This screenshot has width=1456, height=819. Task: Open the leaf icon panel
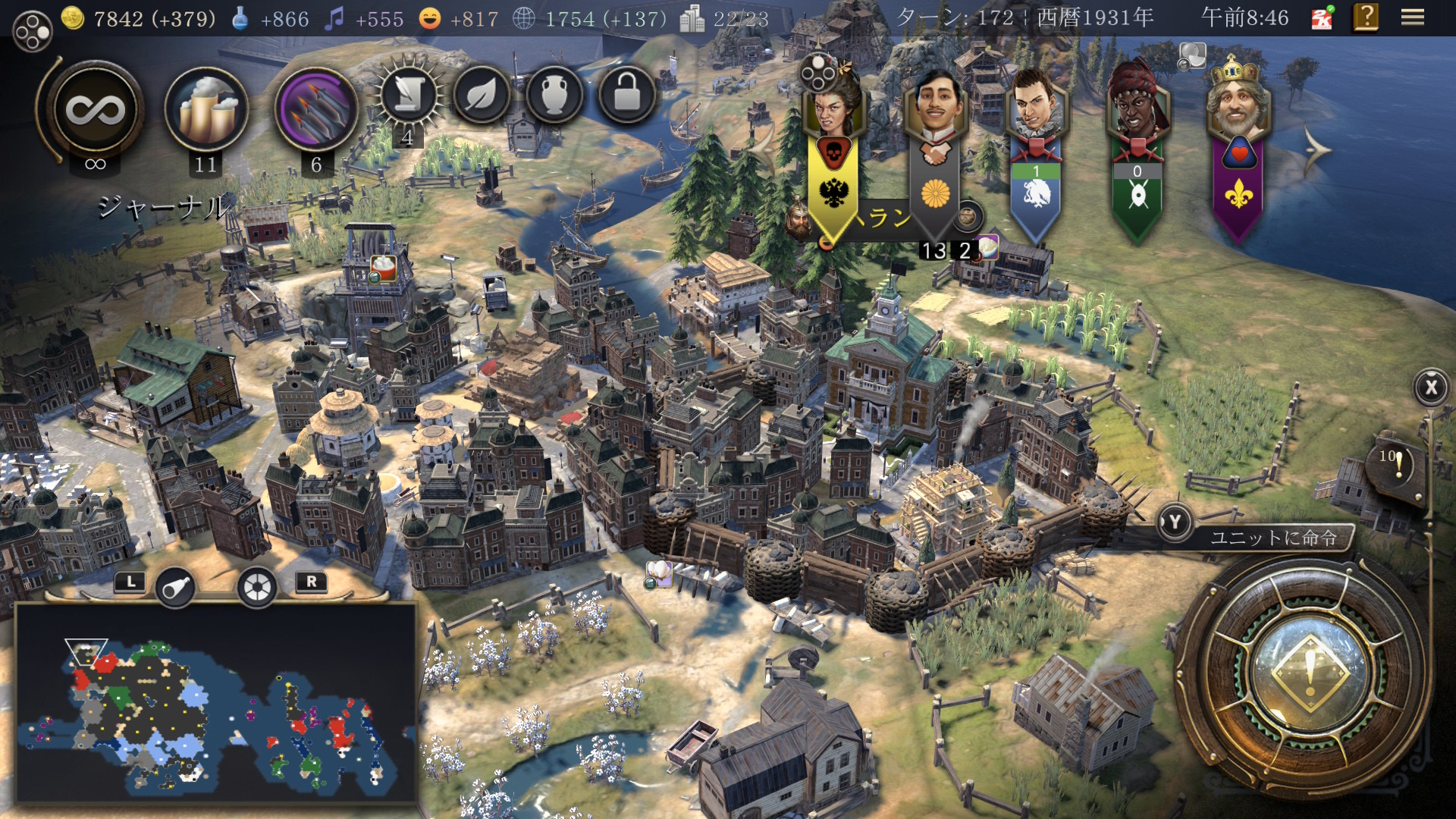481,96
